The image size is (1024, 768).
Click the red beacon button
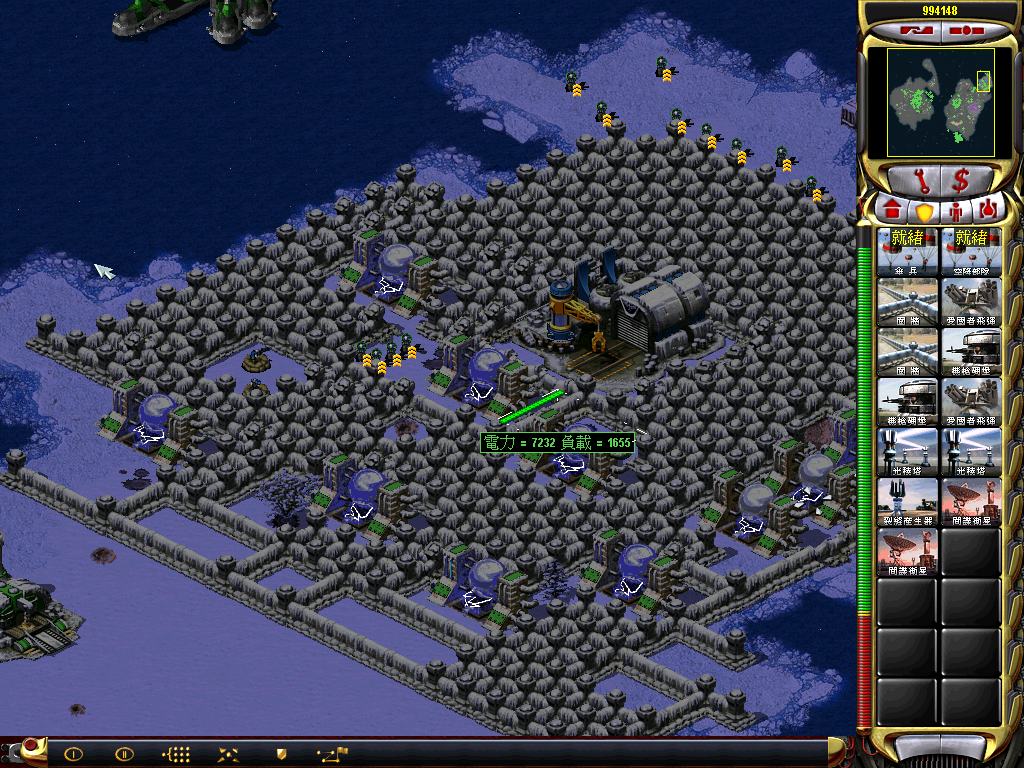pos(31,746)
